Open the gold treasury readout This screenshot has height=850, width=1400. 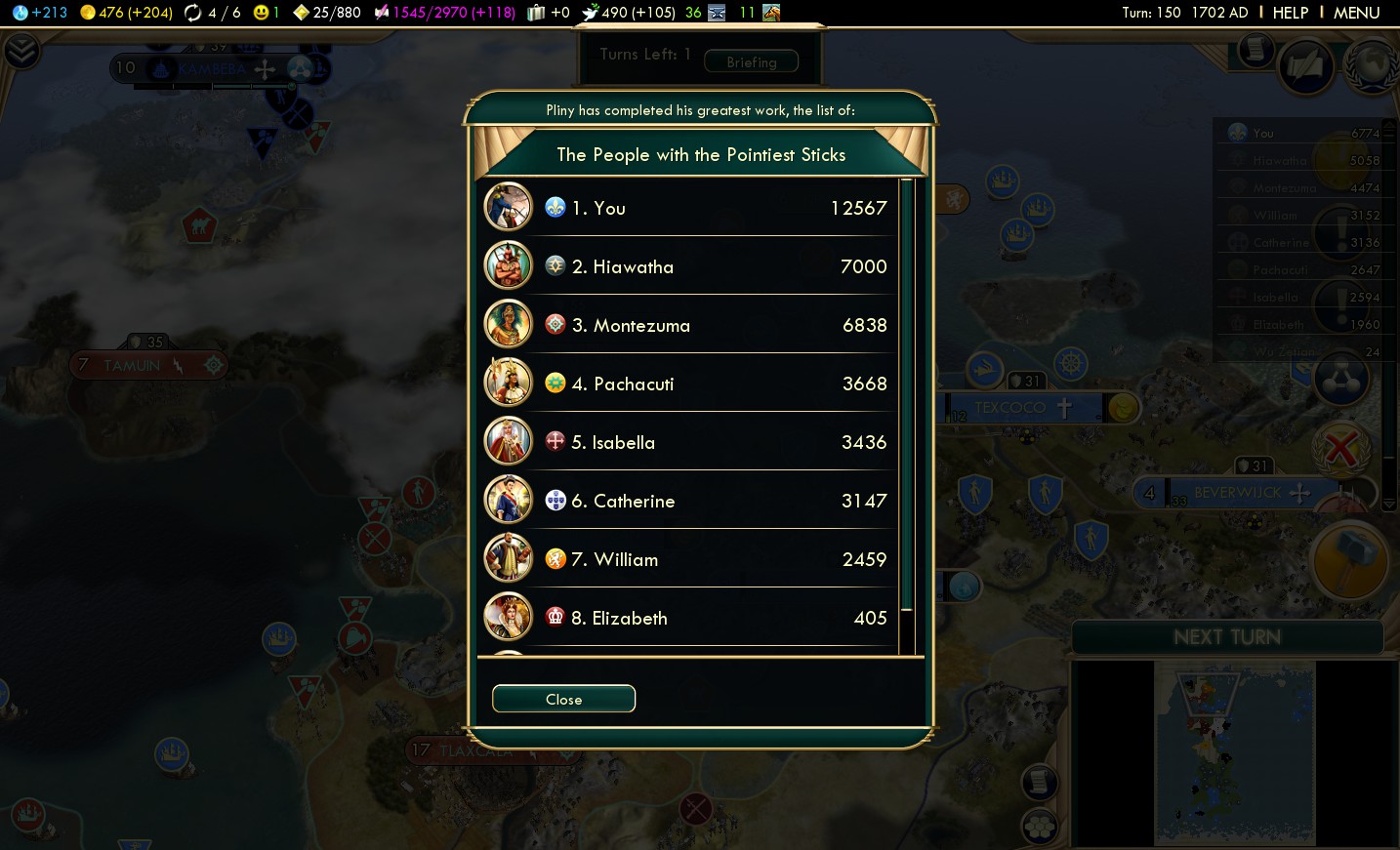pos(126,13)
